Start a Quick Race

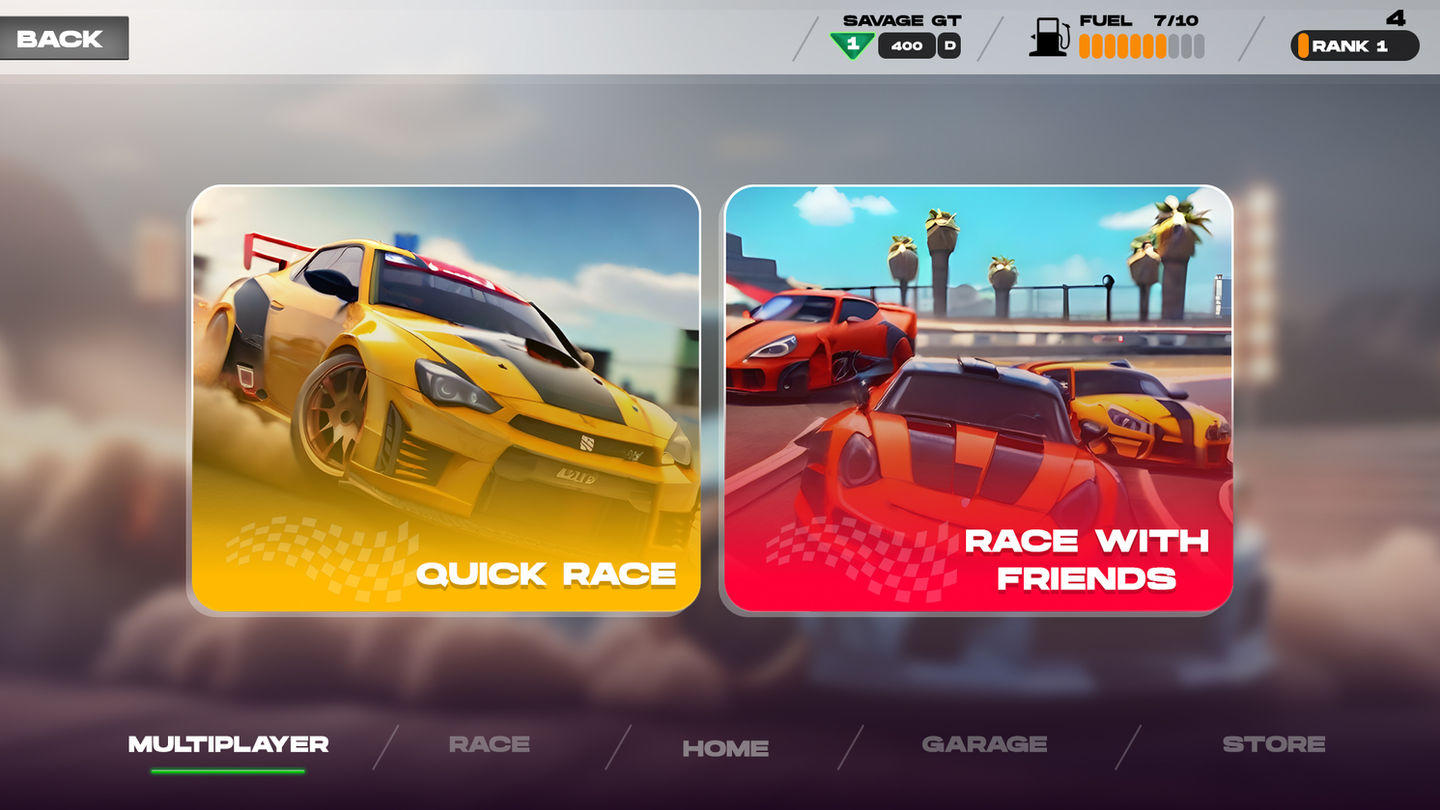(x=446, y=398)
